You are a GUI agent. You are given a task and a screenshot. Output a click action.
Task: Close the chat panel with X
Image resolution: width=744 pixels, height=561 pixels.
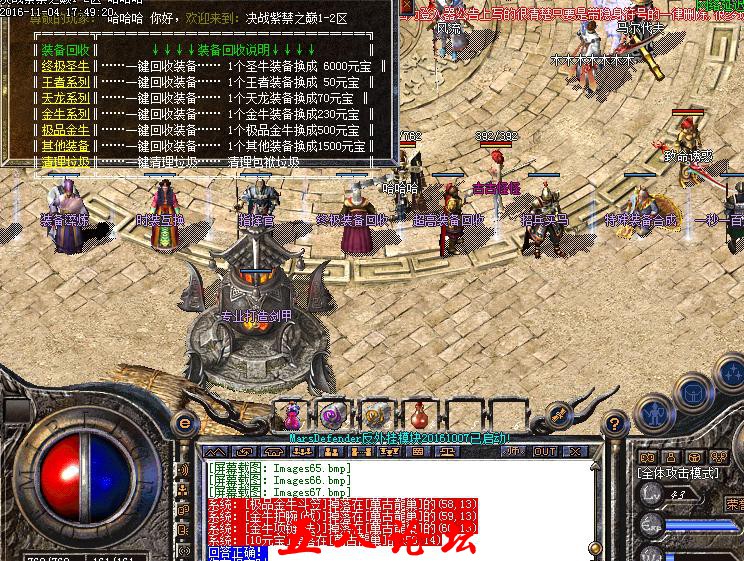coord(572,451)
